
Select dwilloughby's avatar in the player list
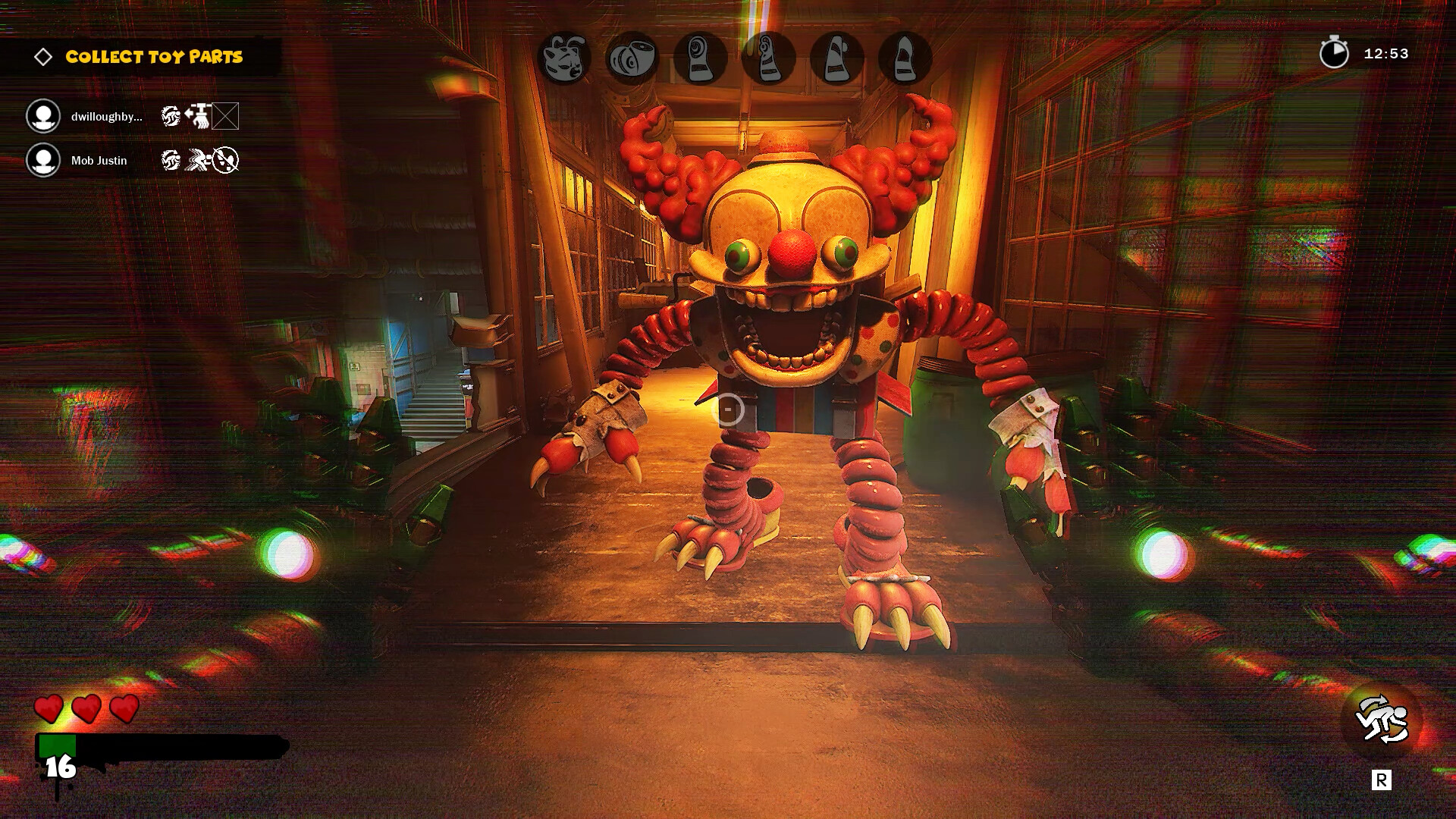(x=43, y=117)
